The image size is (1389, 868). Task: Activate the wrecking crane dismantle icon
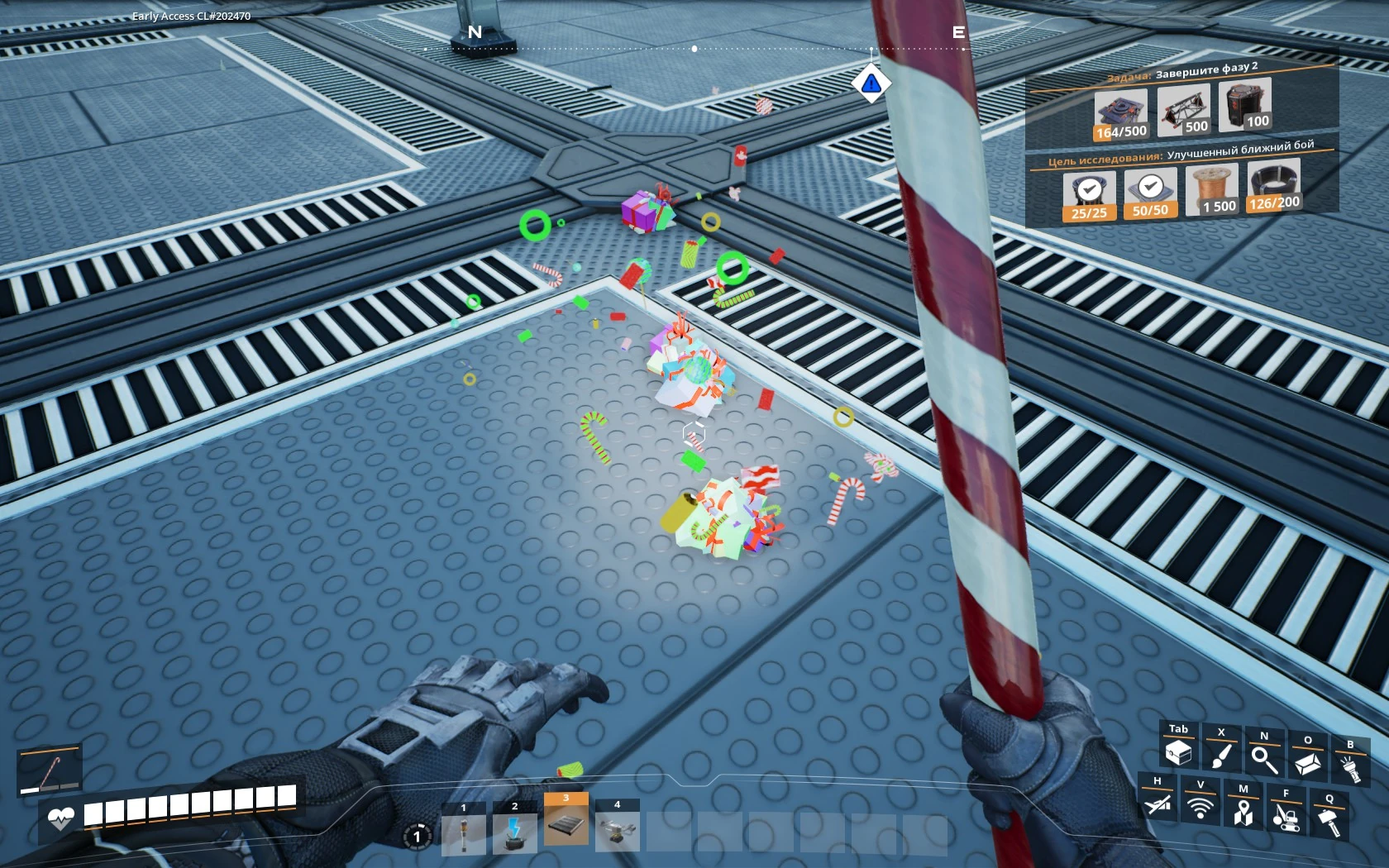point(1286,816)
